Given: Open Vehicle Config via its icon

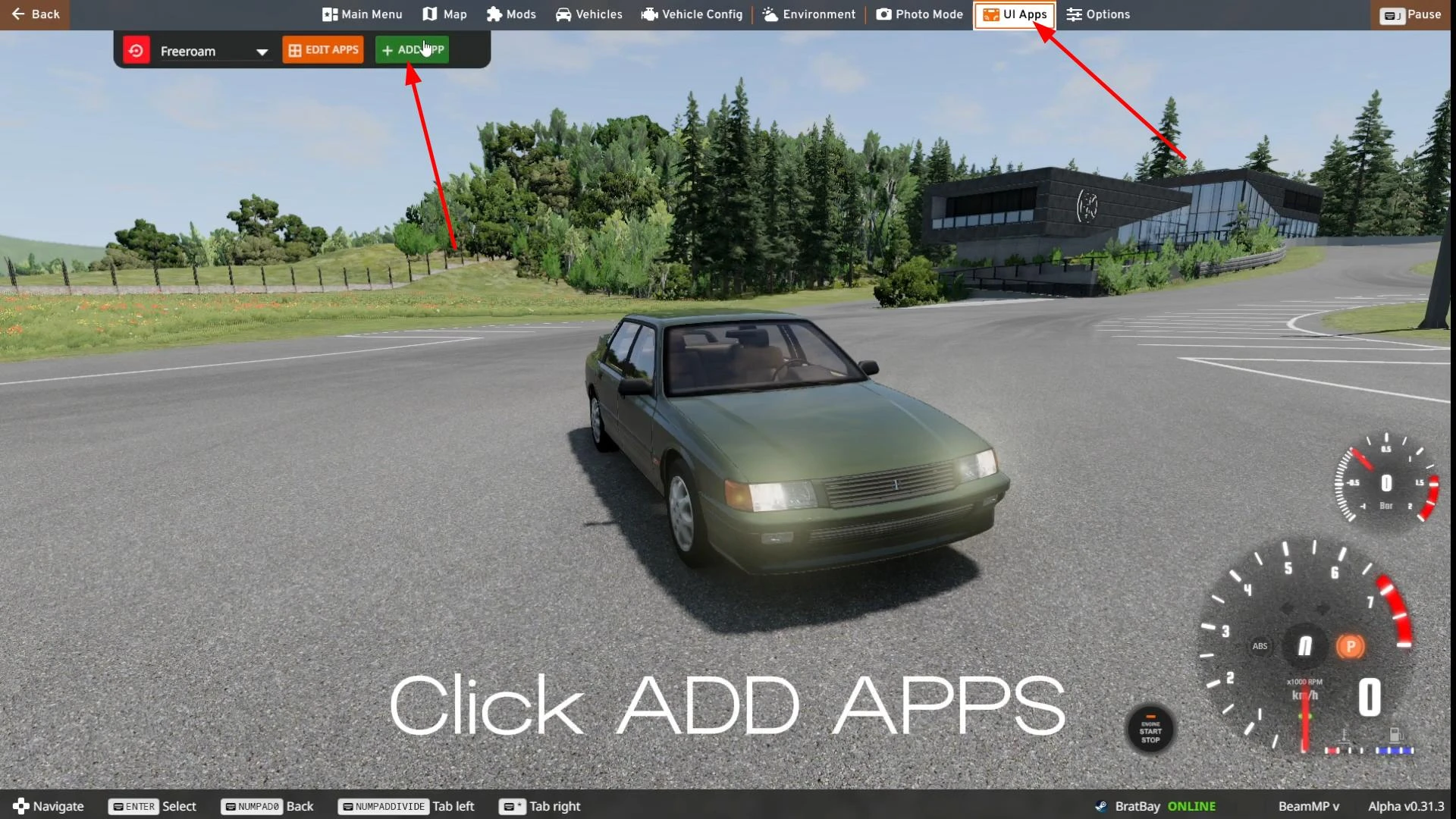Looking at the screenshot, I should (x=650, y=14).
